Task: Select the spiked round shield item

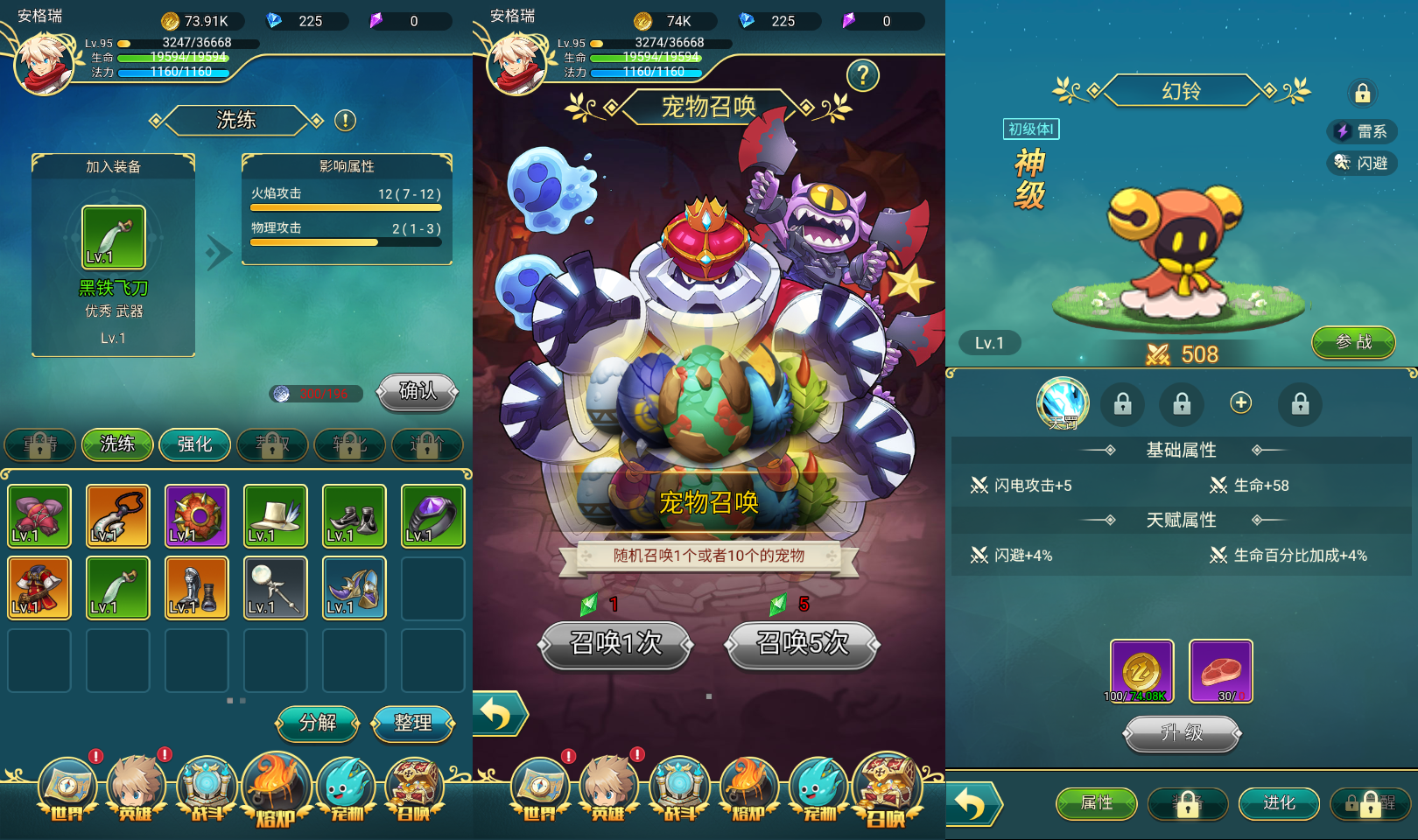Action: click(x=196, y=516)
